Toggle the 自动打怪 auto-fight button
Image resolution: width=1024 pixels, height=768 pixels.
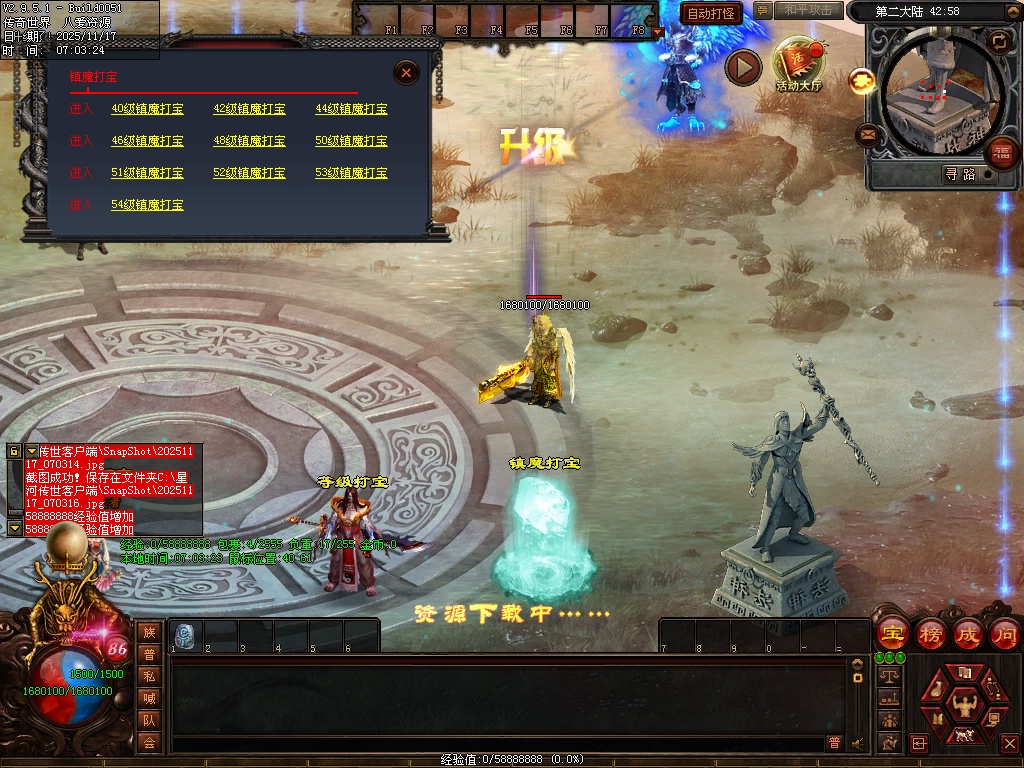[x=711, y=13]
